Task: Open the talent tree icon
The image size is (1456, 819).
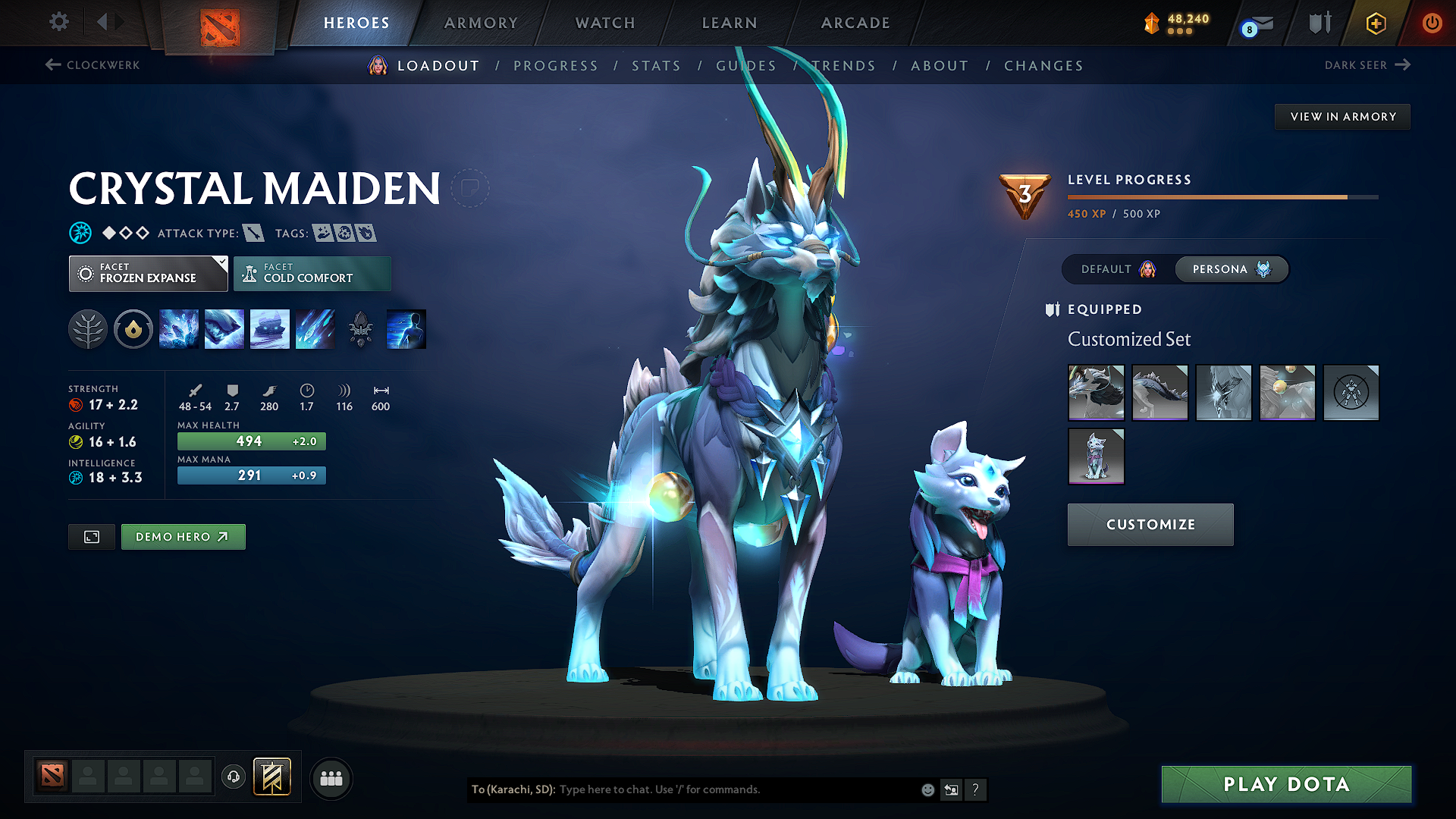Action: [x=87, y=328]
